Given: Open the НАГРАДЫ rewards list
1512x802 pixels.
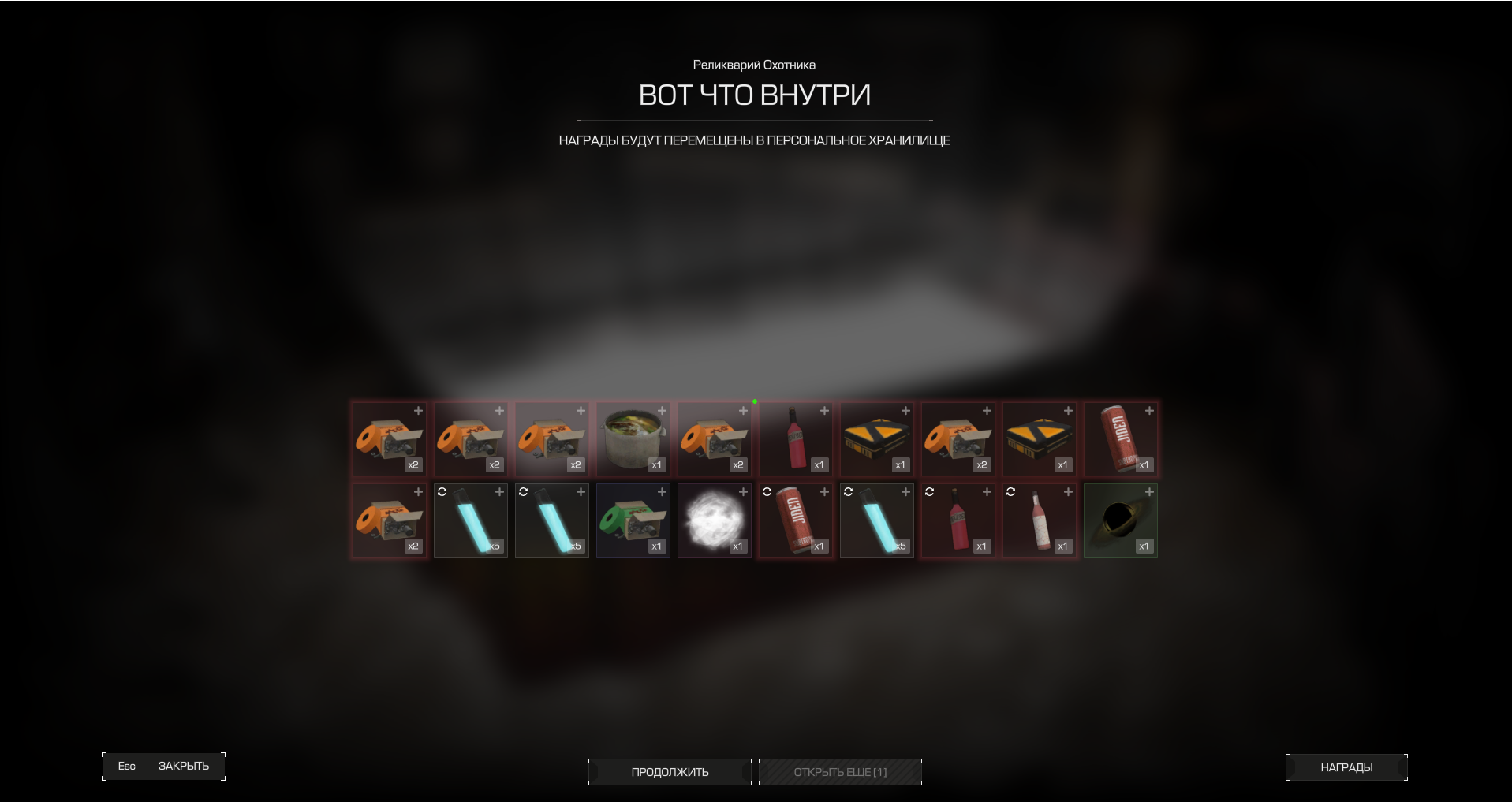Looking at the screenshot, I should [1346, 767].
